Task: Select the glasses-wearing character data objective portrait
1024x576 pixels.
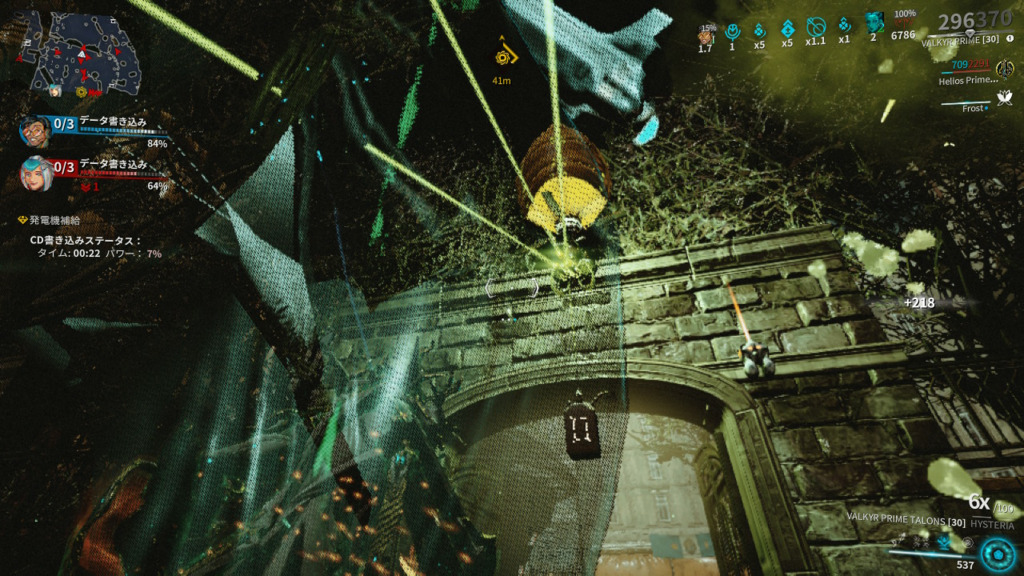Action: click(35, 131)
